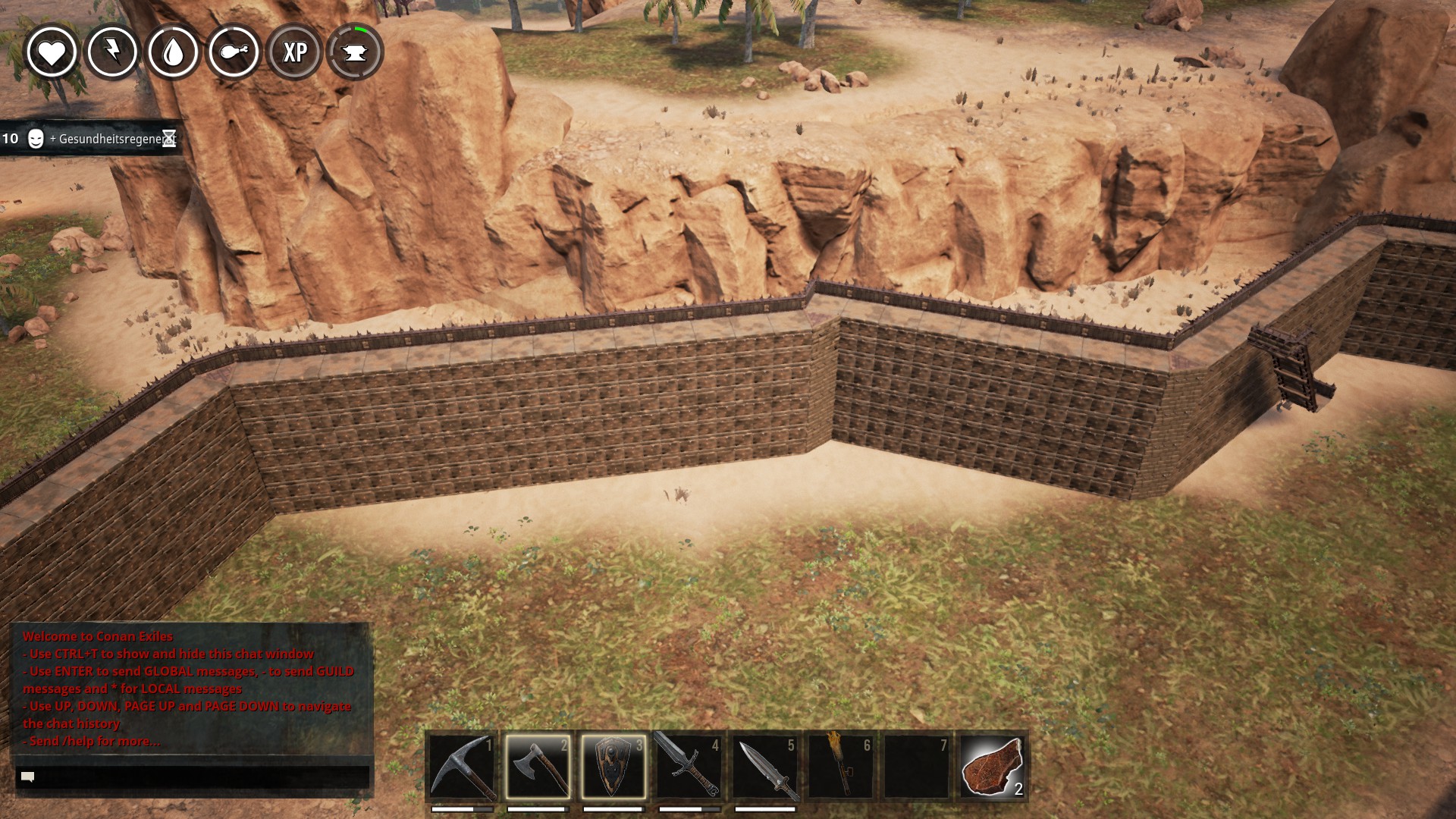
Task: Click the drumstick hunger icon
Action: click(234, 52)
